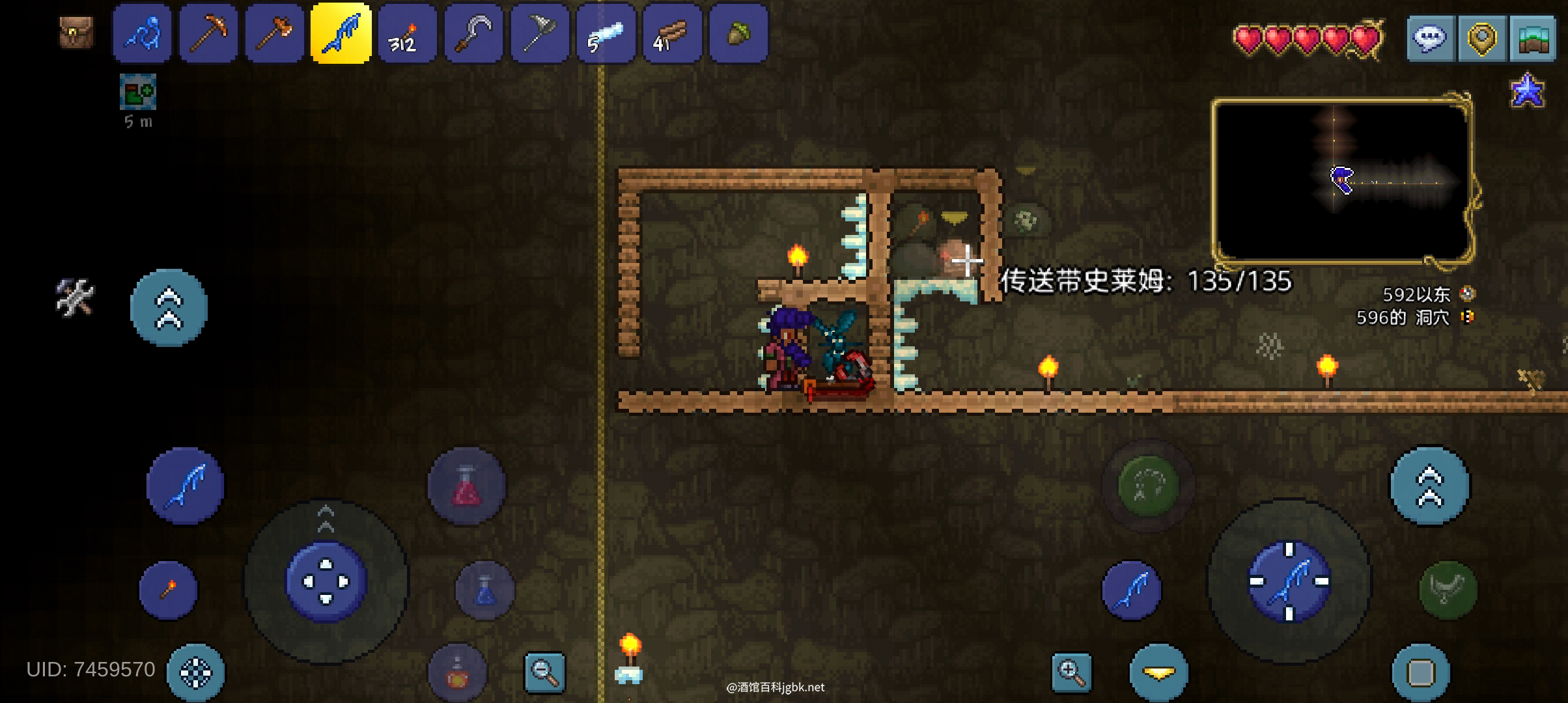Zoom in with the plus magnifier
The height and width of the screenshot is (703, 1568).
click(x=1071, y=672)
